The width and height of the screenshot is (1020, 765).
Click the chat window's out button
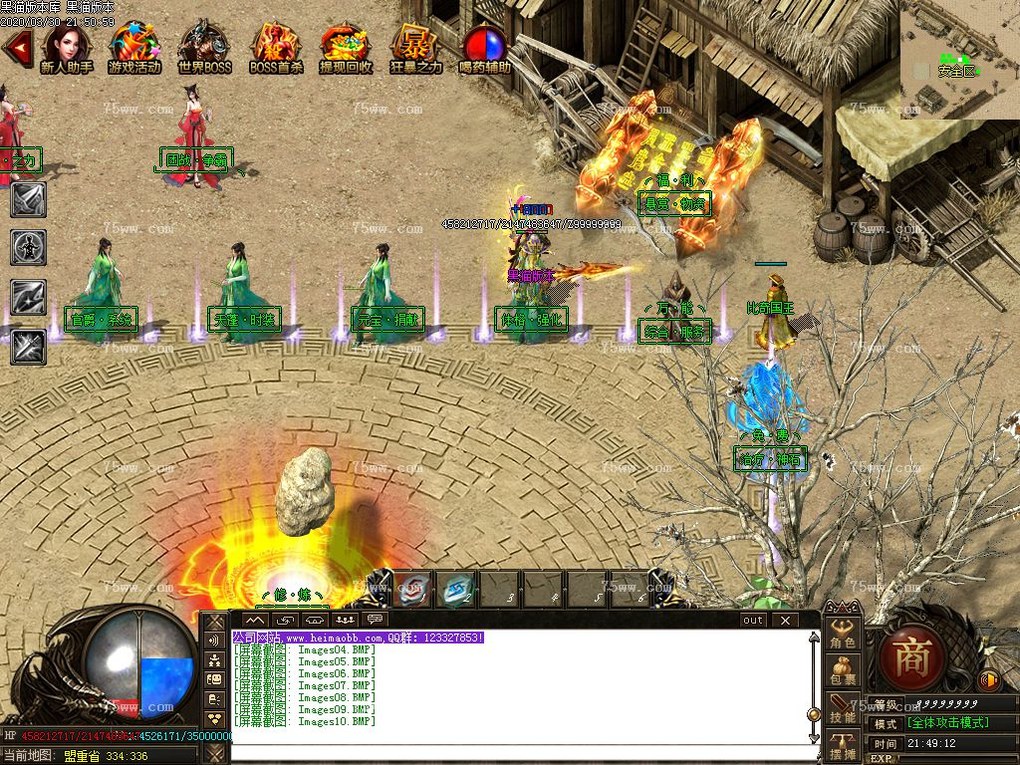(x=753, y=620)
